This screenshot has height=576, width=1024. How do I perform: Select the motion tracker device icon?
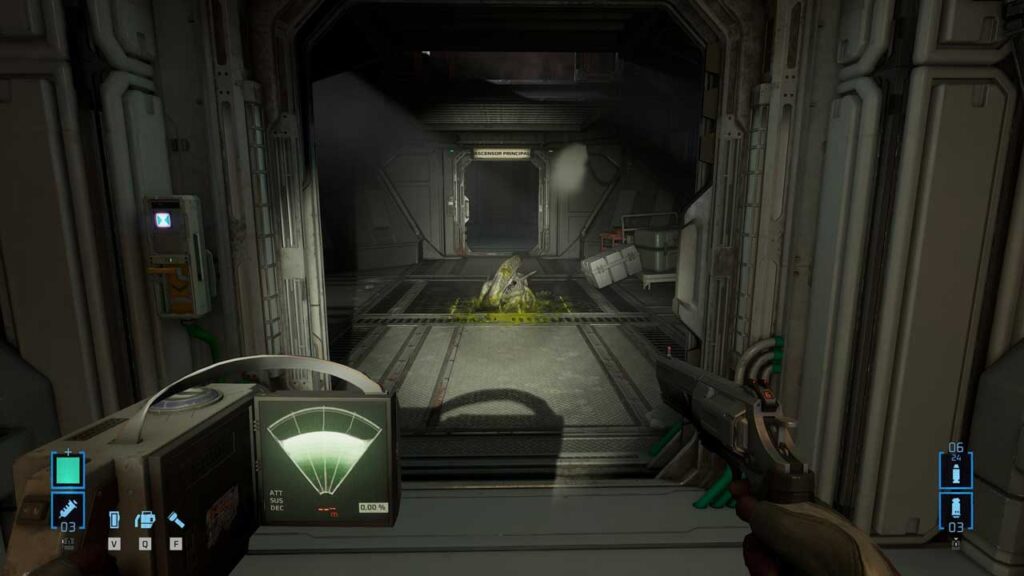click(x=145, y=520)
